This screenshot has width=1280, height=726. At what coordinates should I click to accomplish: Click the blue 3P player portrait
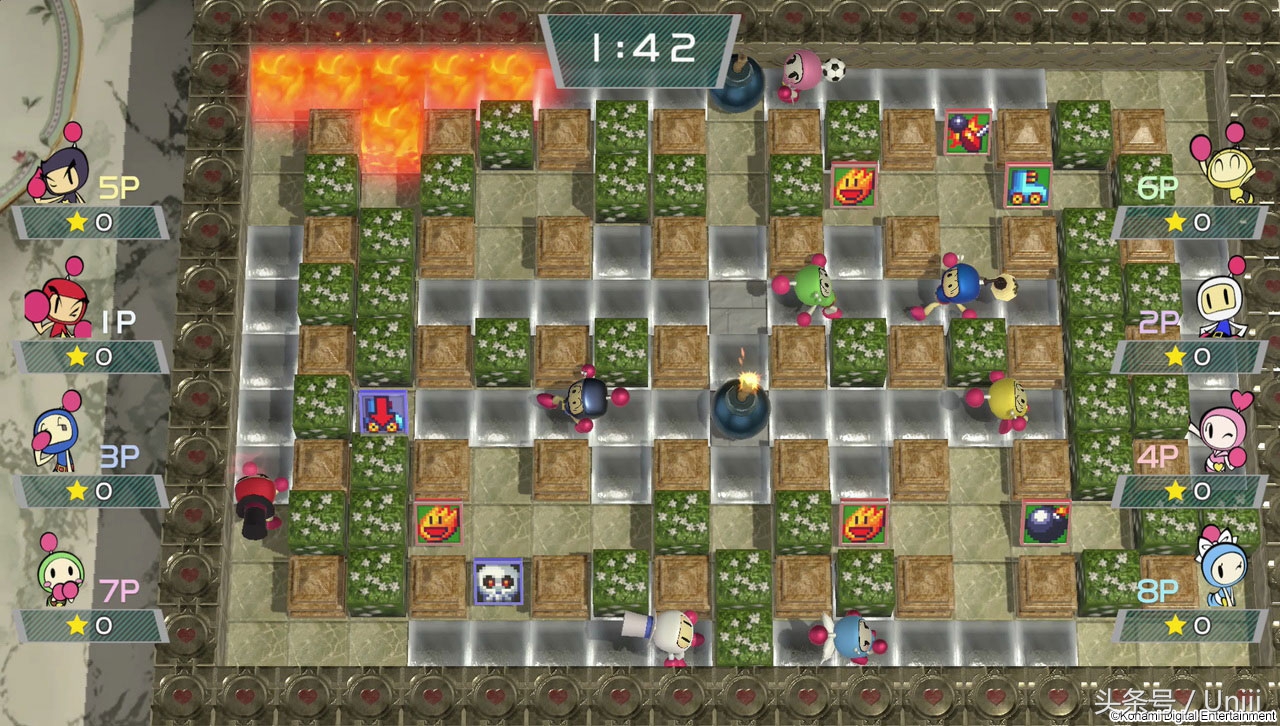point(55,438)
